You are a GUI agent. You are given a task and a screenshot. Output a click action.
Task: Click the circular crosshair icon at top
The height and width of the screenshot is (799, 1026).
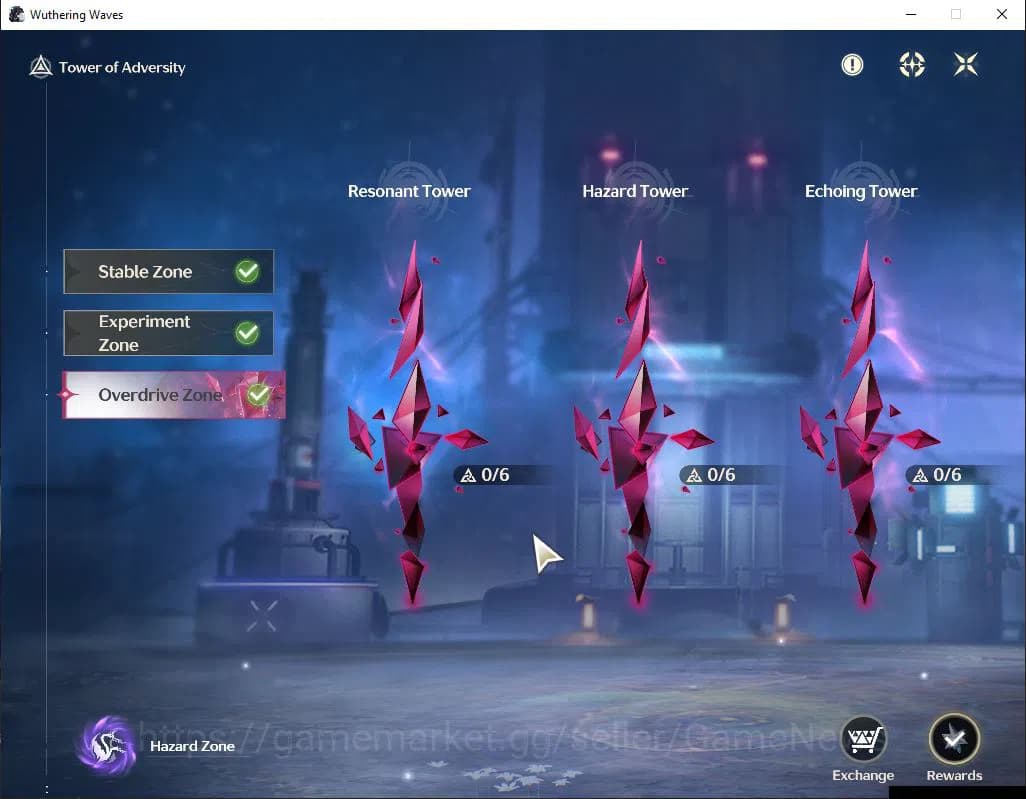pos(912,65)
